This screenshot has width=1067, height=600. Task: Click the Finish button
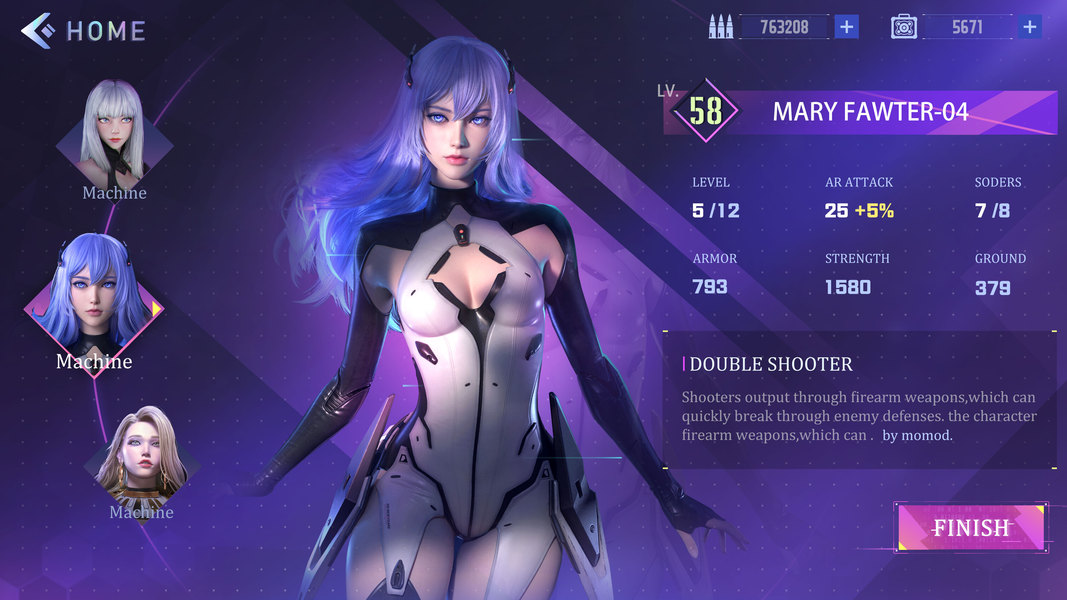[x=970, y=527]
